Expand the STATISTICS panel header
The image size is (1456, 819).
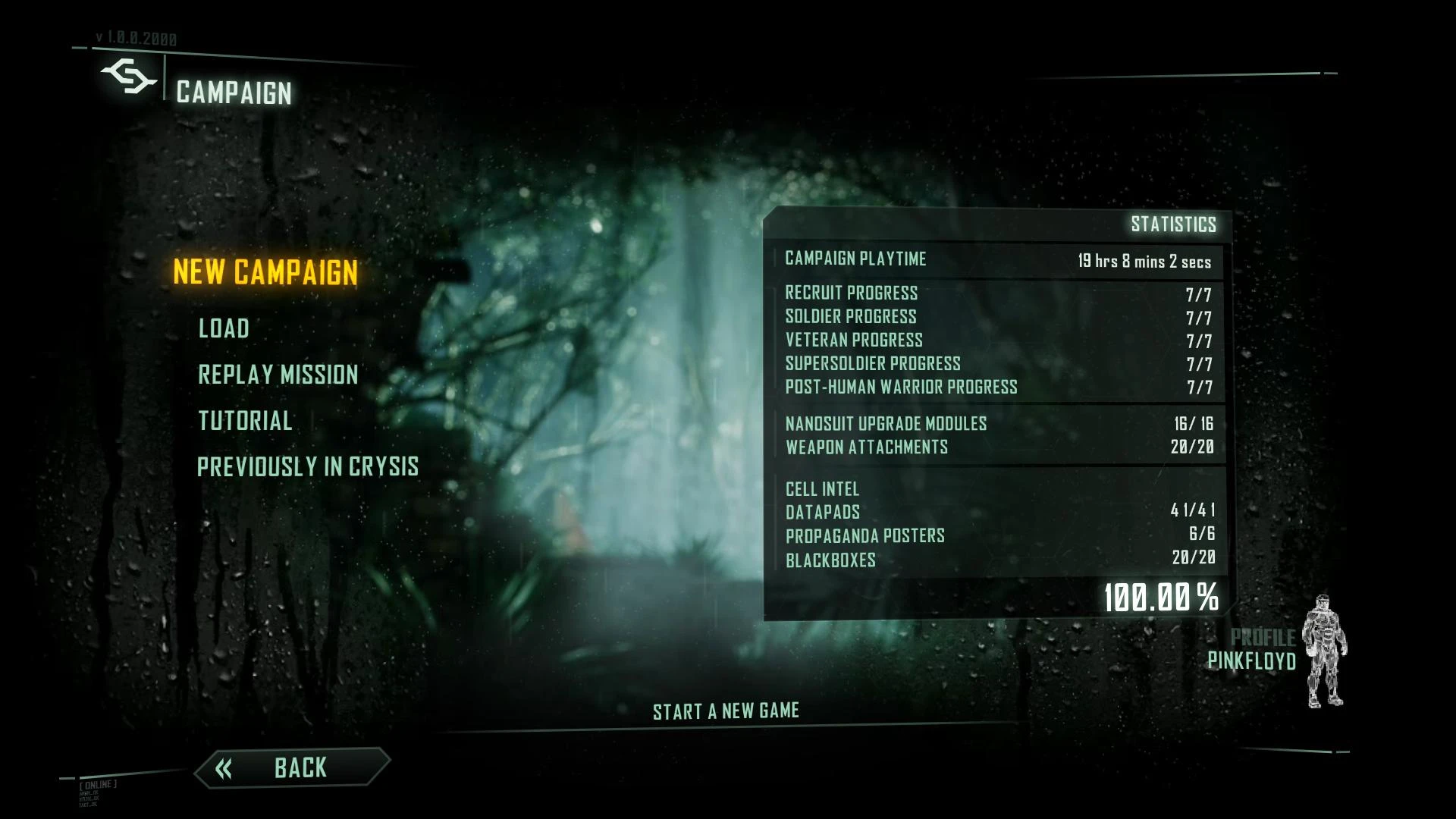(x=1173, y=224)
